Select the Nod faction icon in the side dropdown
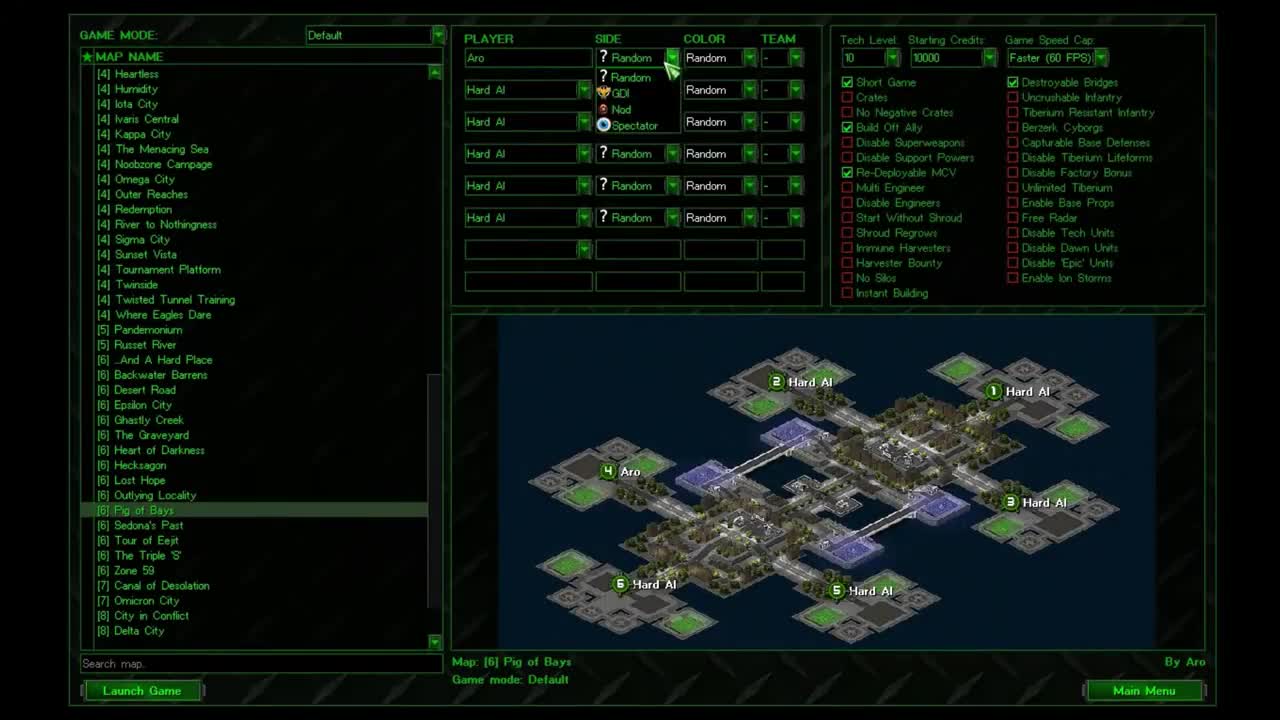 [603, 109]
